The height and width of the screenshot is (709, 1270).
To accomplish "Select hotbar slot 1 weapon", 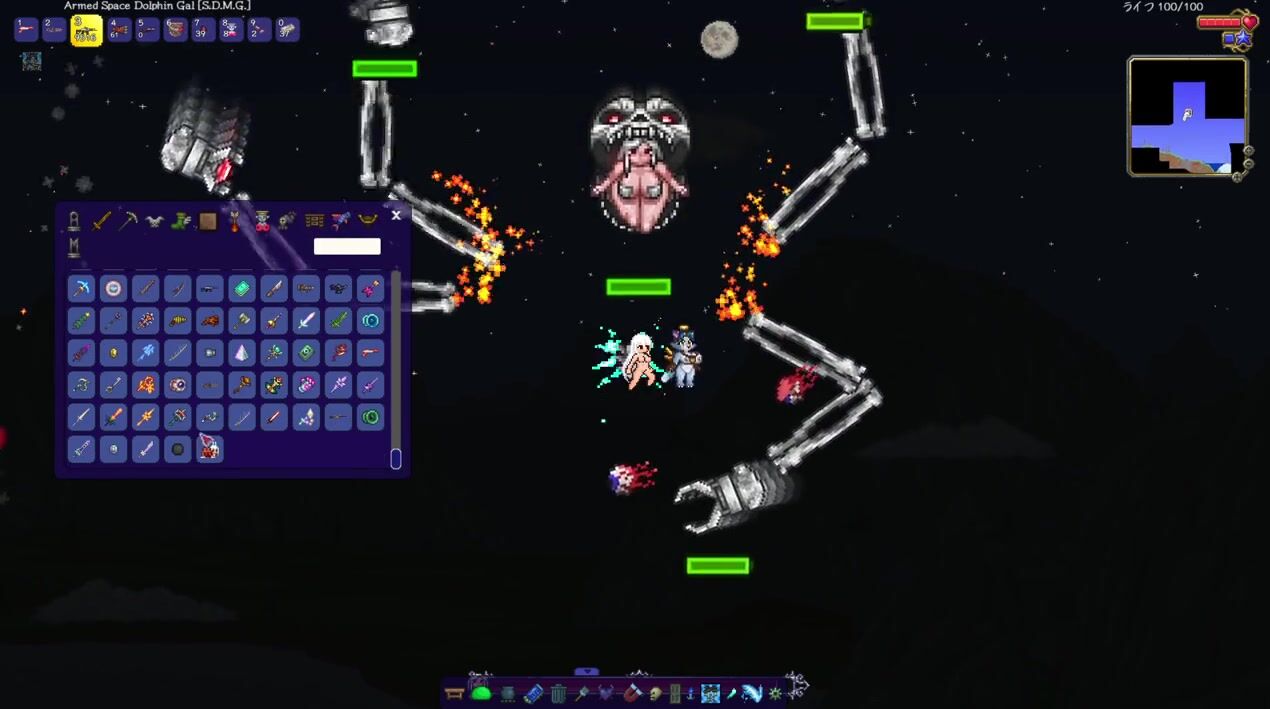I will click(27, 30).
